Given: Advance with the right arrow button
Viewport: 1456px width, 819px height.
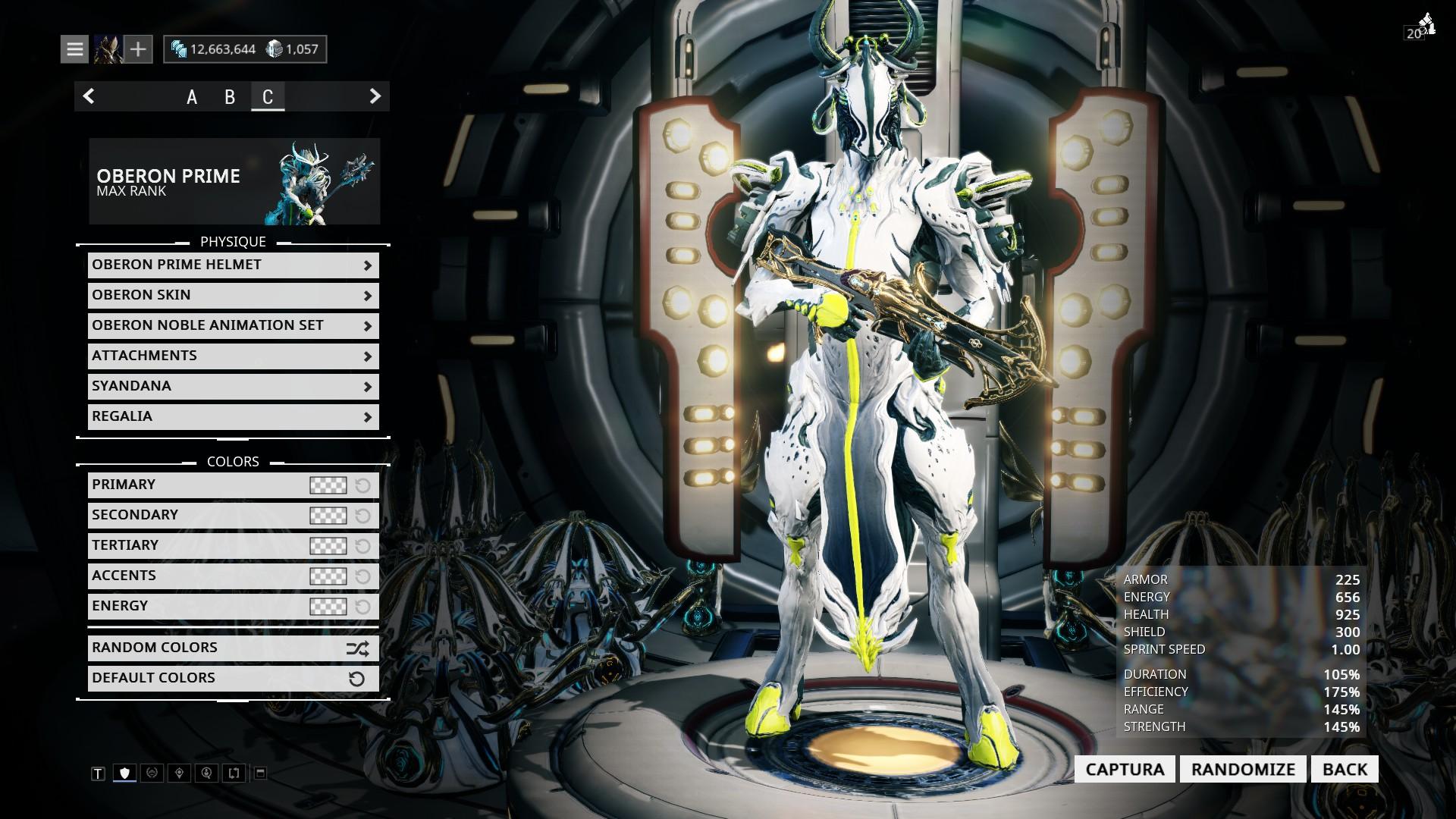Looking at the screenshot, I should [x=375, y=96].
